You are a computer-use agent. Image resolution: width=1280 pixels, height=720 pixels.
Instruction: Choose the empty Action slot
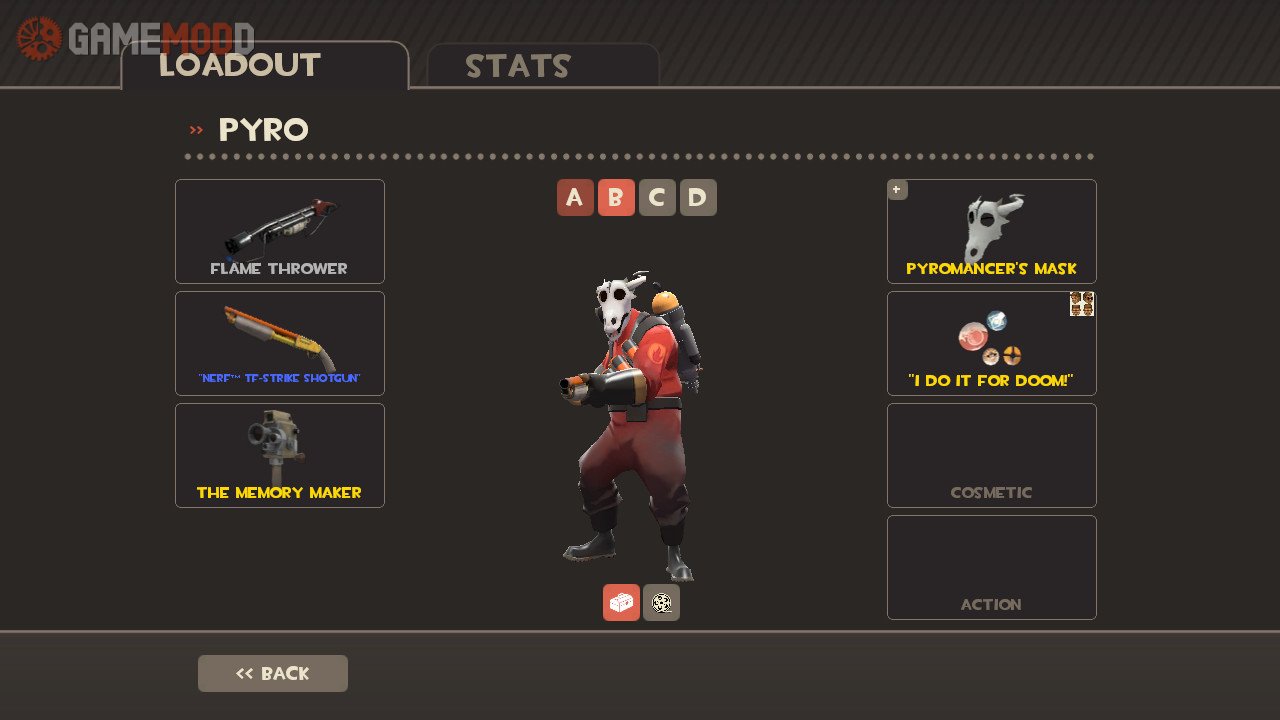point(992,567)
